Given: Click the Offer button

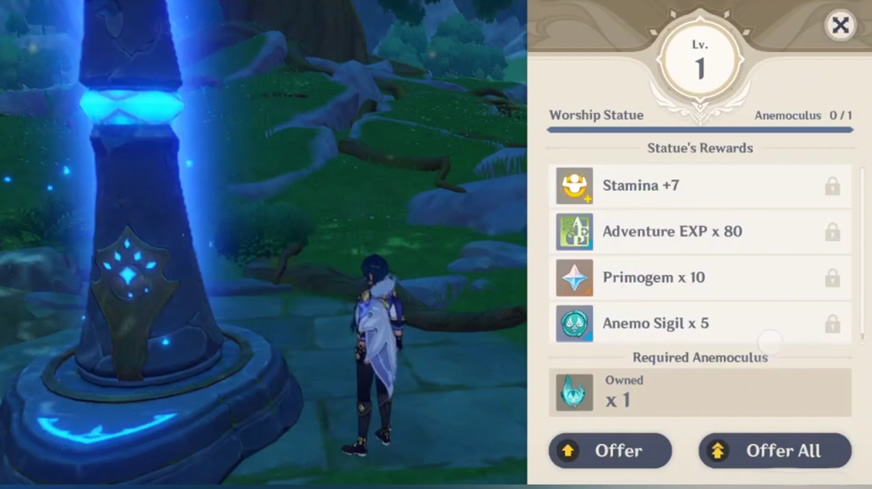Looking at the screenshot, I should tap(610, 451).
